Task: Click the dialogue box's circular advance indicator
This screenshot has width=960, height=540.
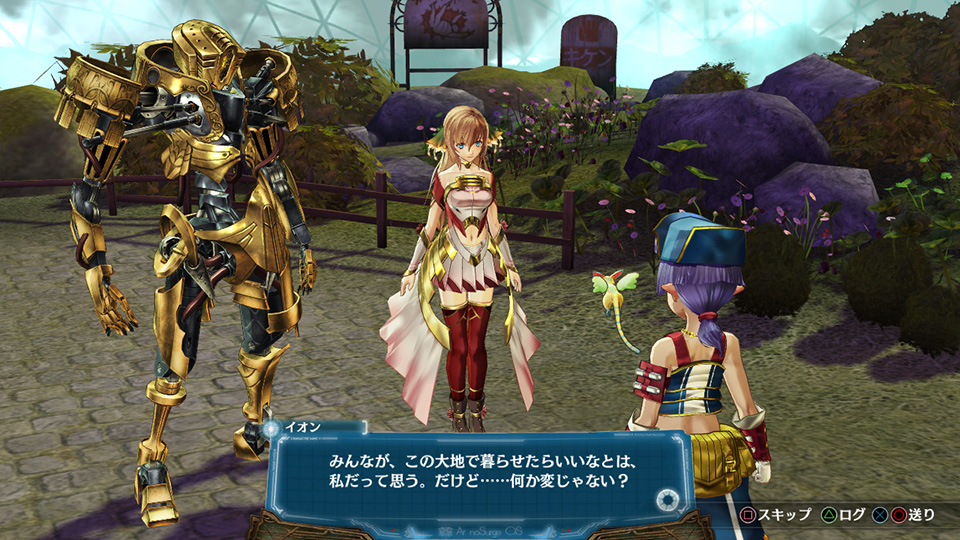Action: click(x=667, y=500)
